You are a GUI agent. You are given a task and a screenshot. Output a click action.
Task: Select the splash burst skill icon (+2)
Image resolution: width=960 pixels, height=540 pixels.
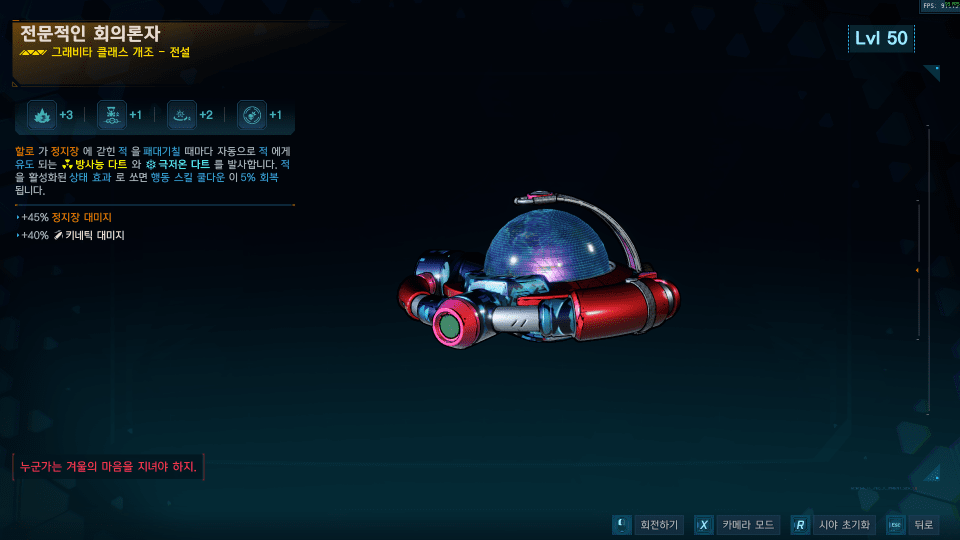pos(182,115)
